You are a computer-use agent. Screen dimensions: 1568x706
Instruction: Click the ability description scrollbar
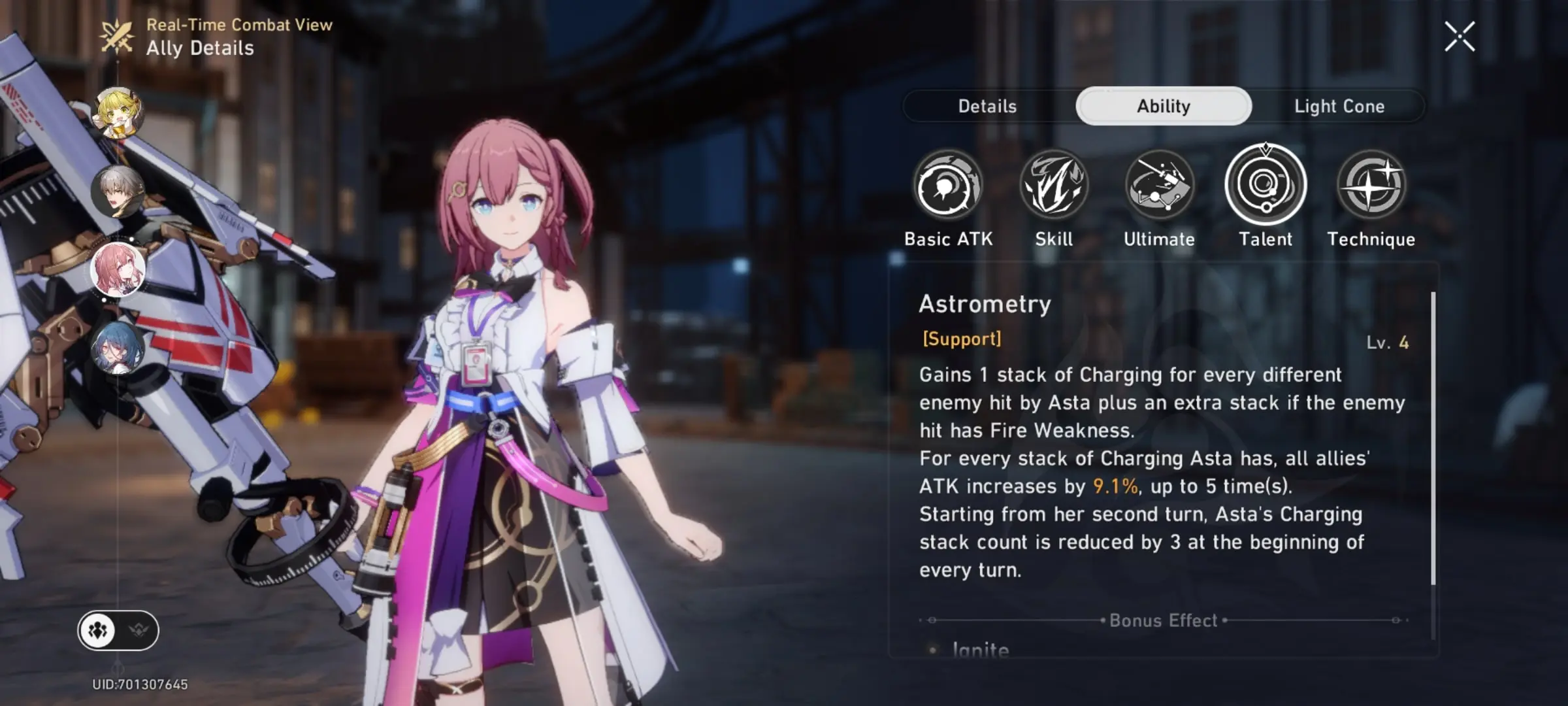tap(1433, 438)
